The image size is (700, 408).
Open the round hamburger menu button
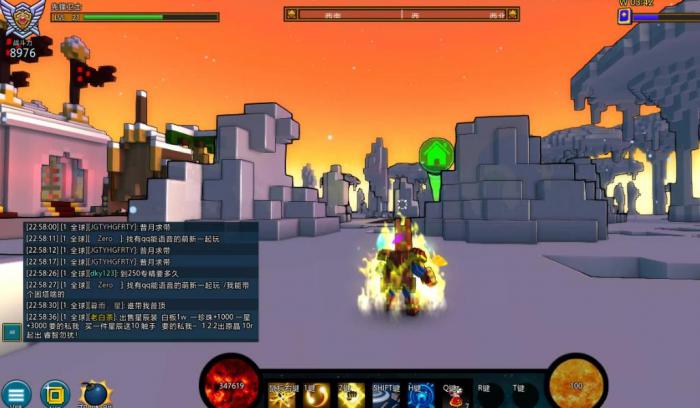click(15, 393)
